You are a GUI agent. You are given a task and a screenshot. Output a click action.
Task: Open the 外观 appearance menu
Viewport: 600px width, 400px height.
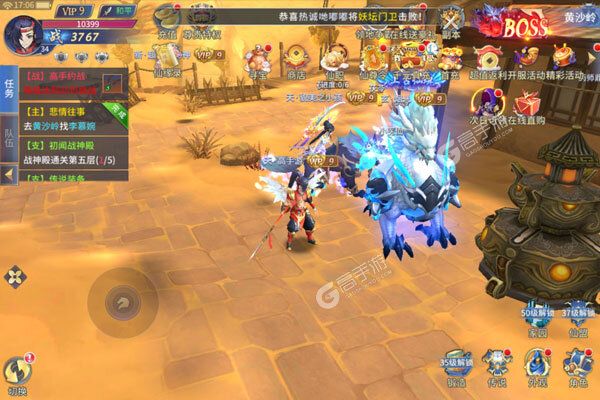pyautogui.click(x=538, y=365)
